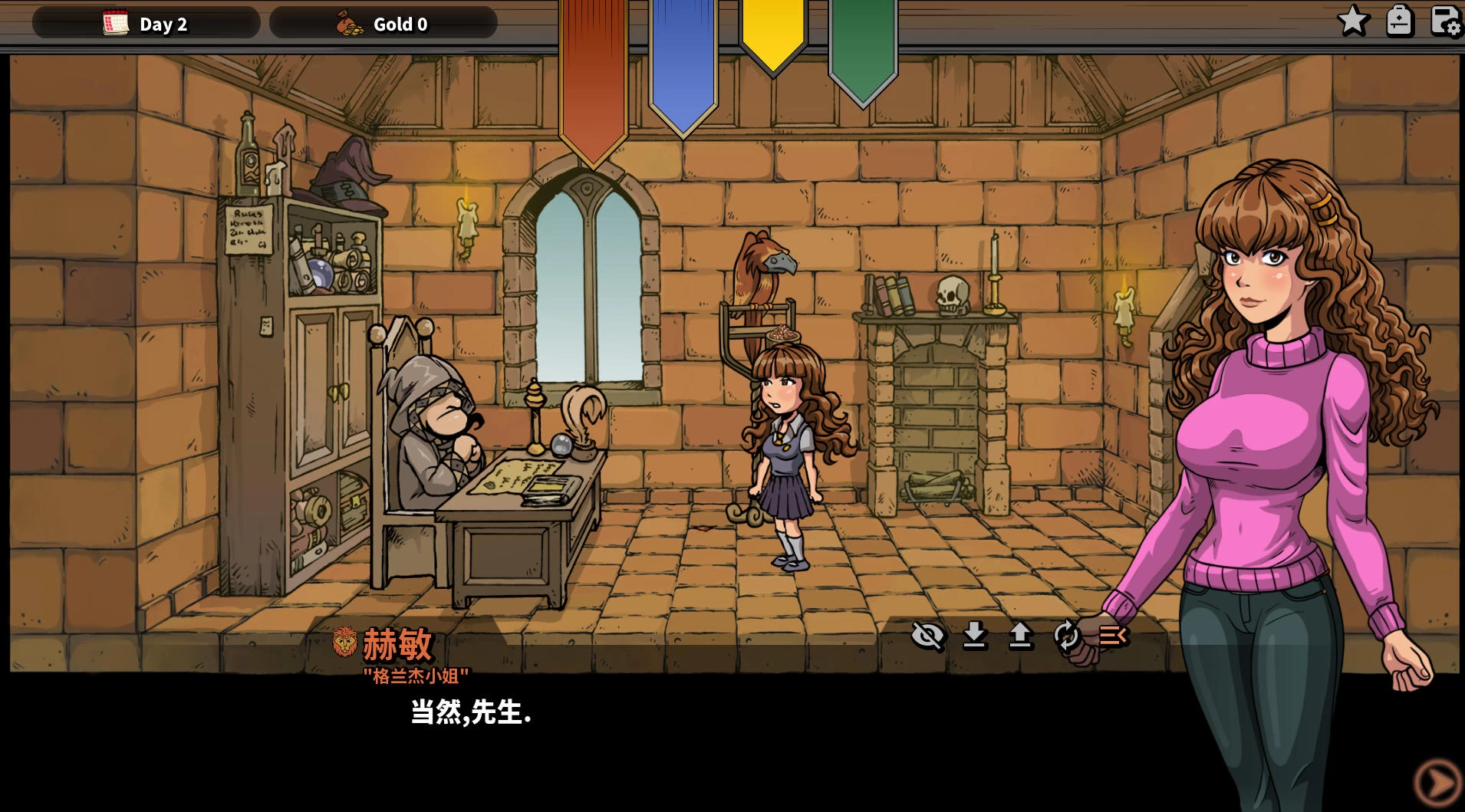Click the Day 2 calendar indicator

pyautogui.click(x=146, y=24)
